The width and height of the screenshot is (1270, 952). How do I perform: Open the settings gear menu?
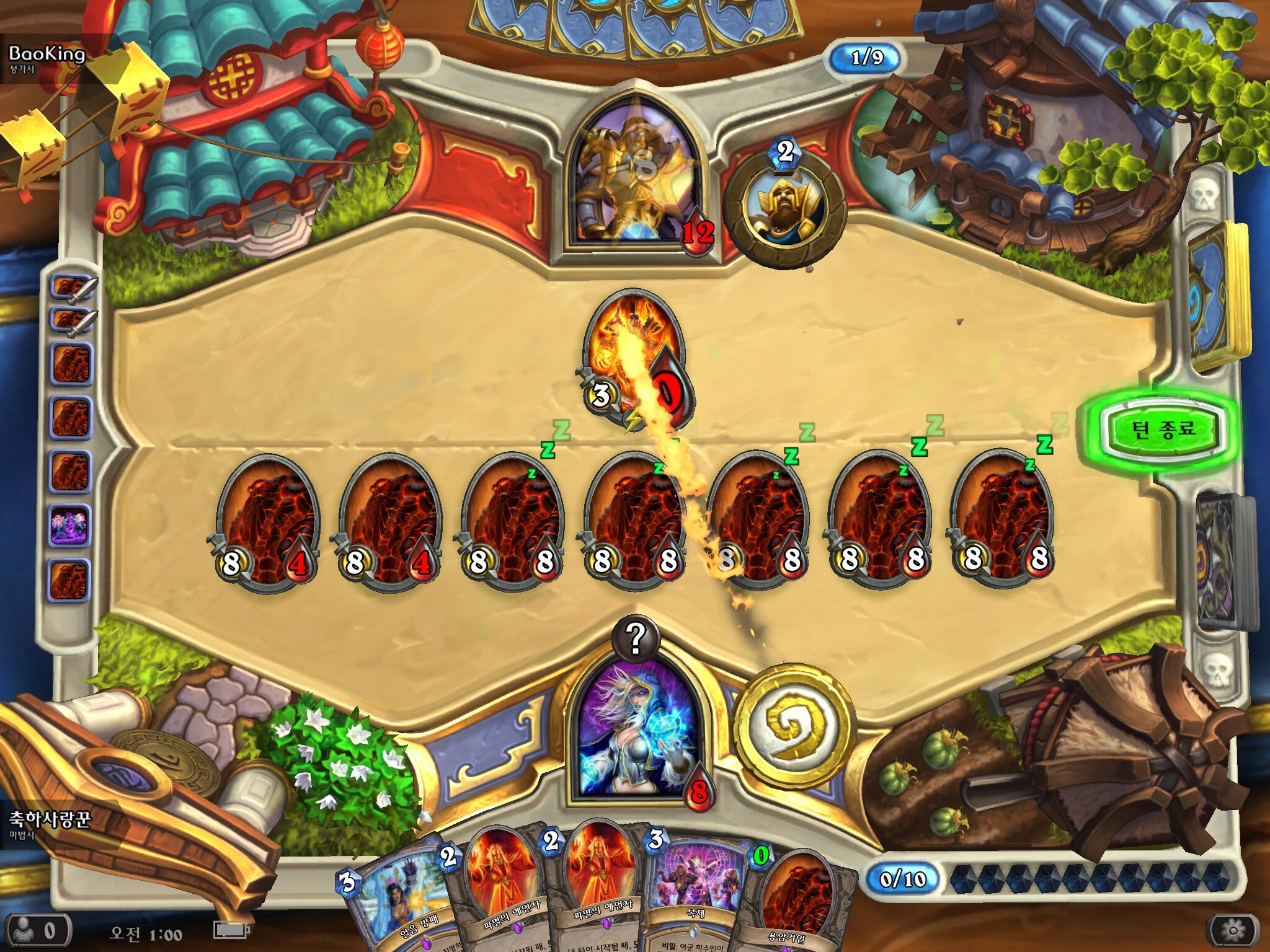1233,930
